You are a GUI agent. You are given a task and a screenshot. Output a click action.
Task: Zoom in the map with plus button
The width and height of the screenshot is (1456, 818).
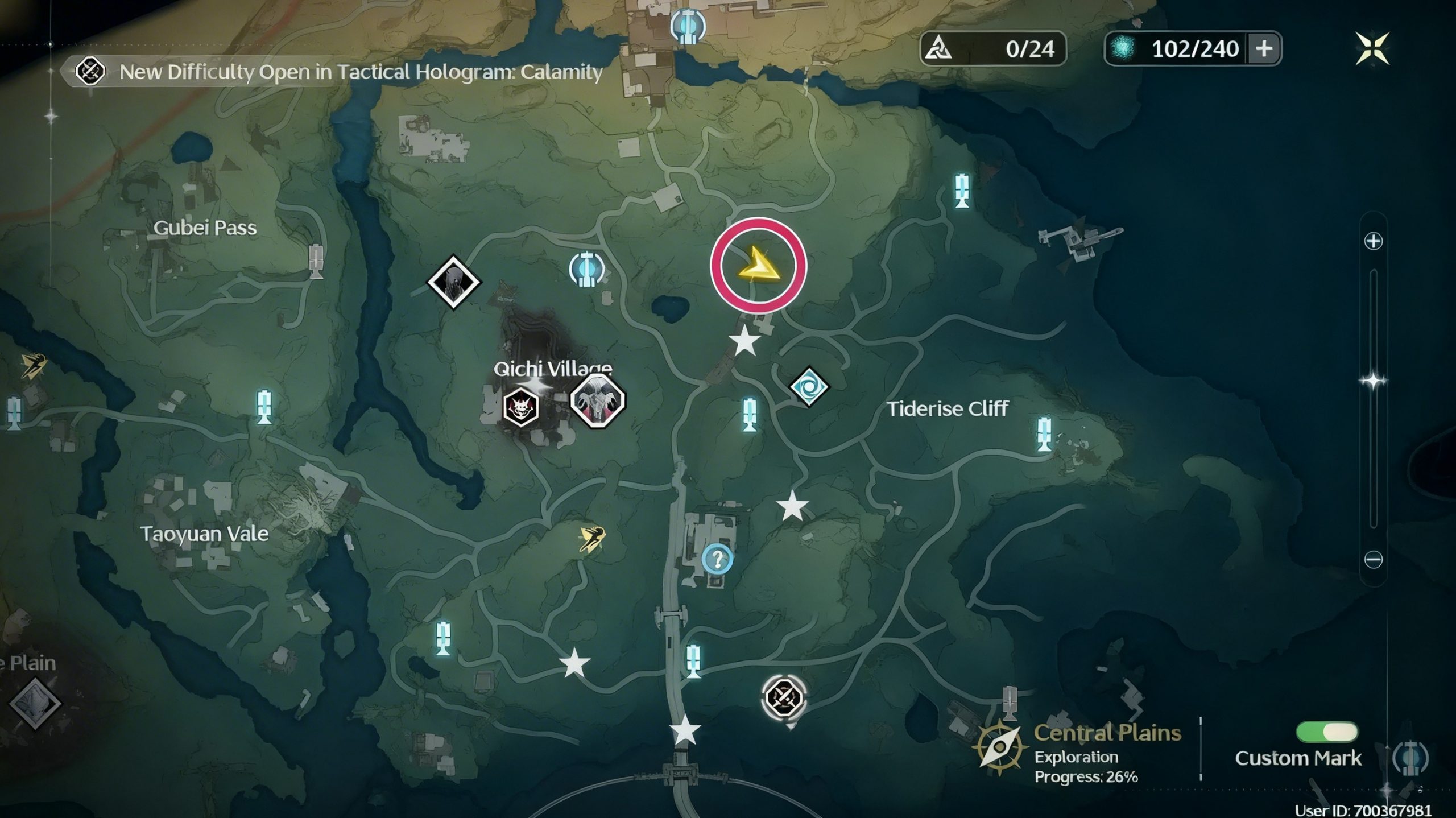(1373, 241)
